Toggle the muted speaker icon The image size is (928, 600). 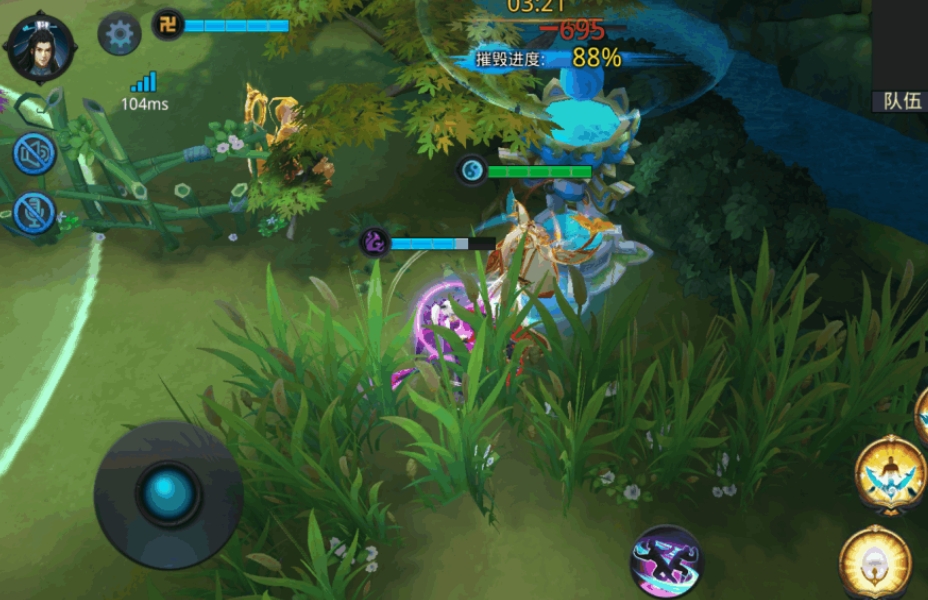click(x=34, y=154)
